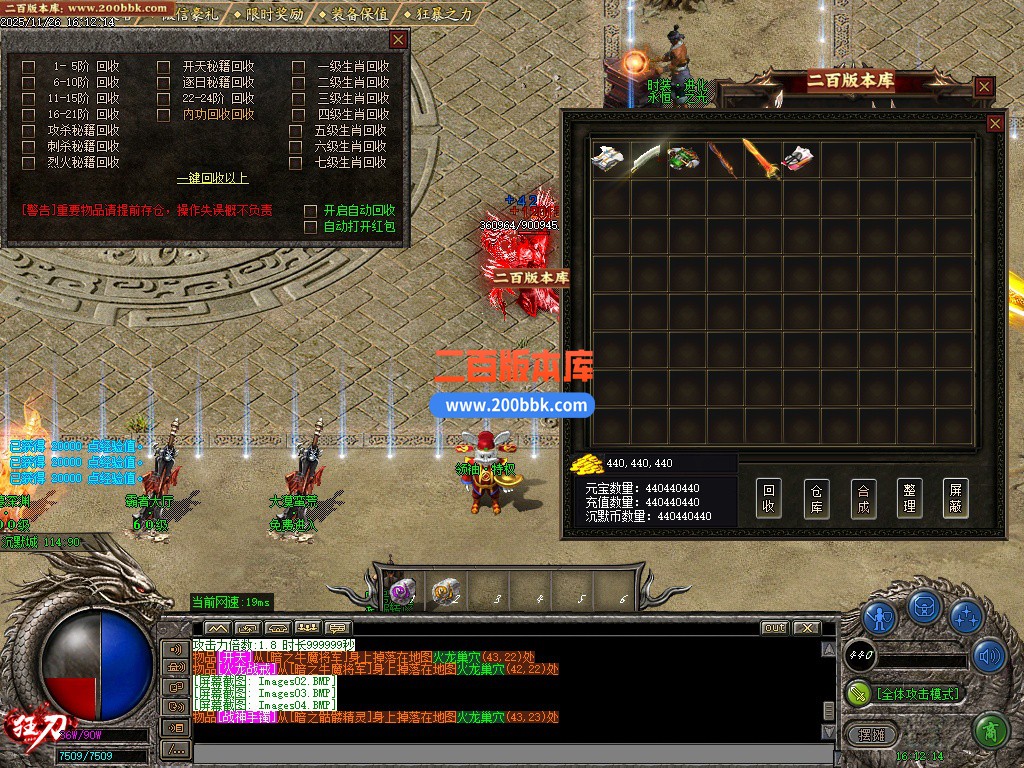This screenshot has width=1024, height=768.
Task: Click the 摆摊 stall button
Action: pos(871,735)
